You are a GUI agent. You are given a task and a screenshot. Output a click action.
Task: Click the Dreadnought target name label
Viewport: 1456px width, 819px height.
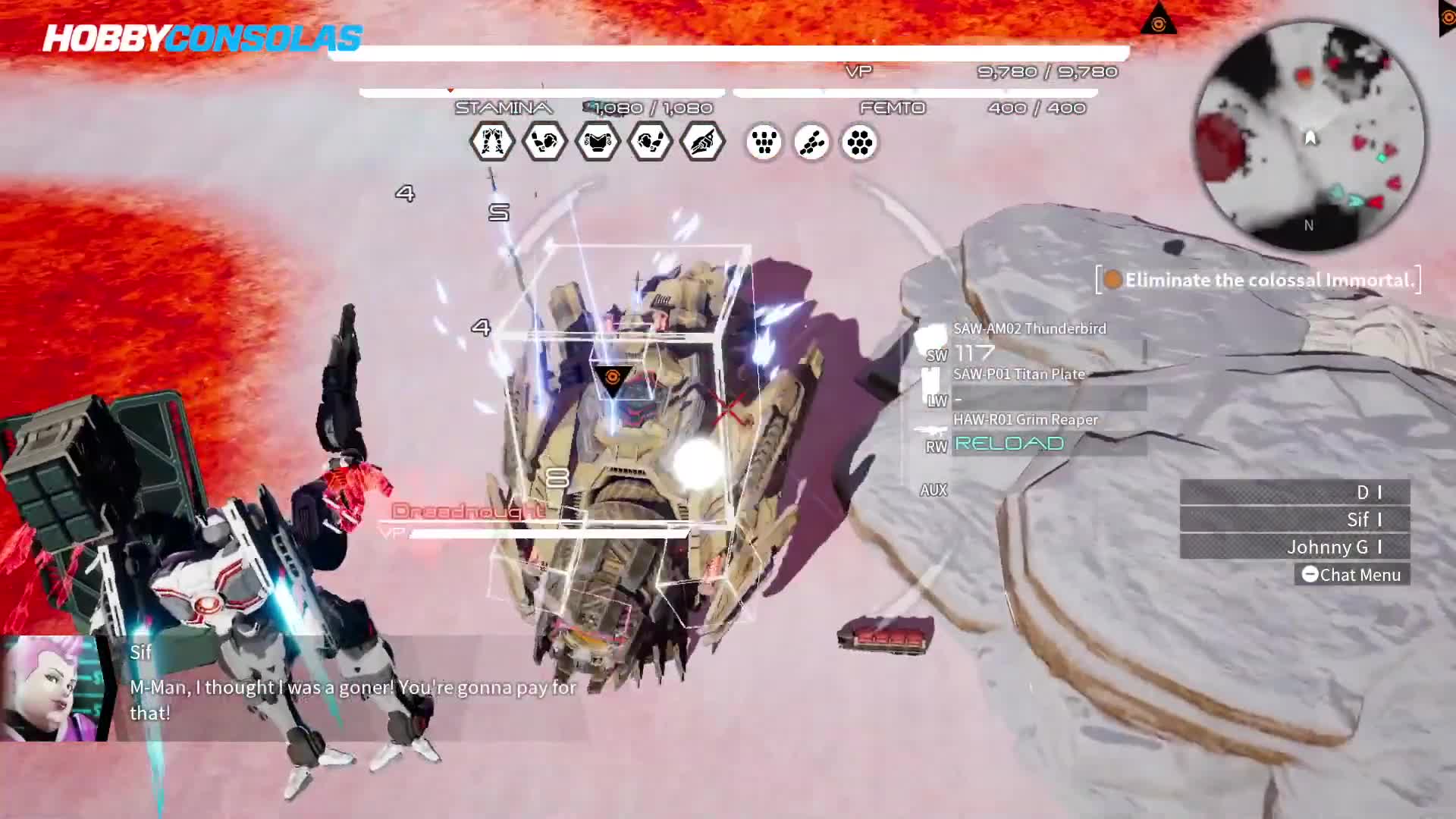[x=468, y=511]
